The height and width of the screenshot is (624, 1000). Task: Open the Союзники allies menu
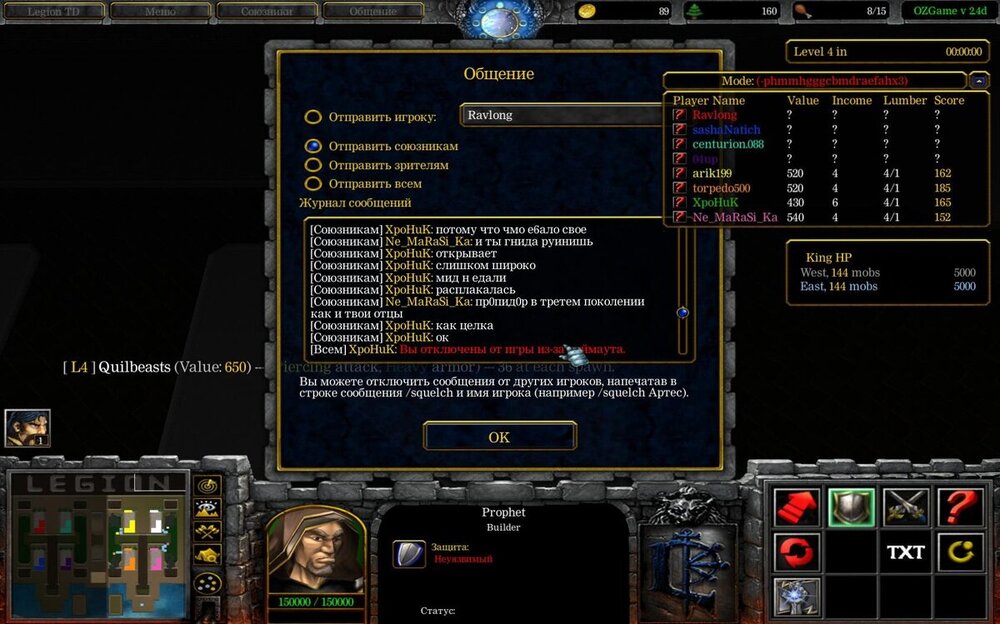pos(266,11)
